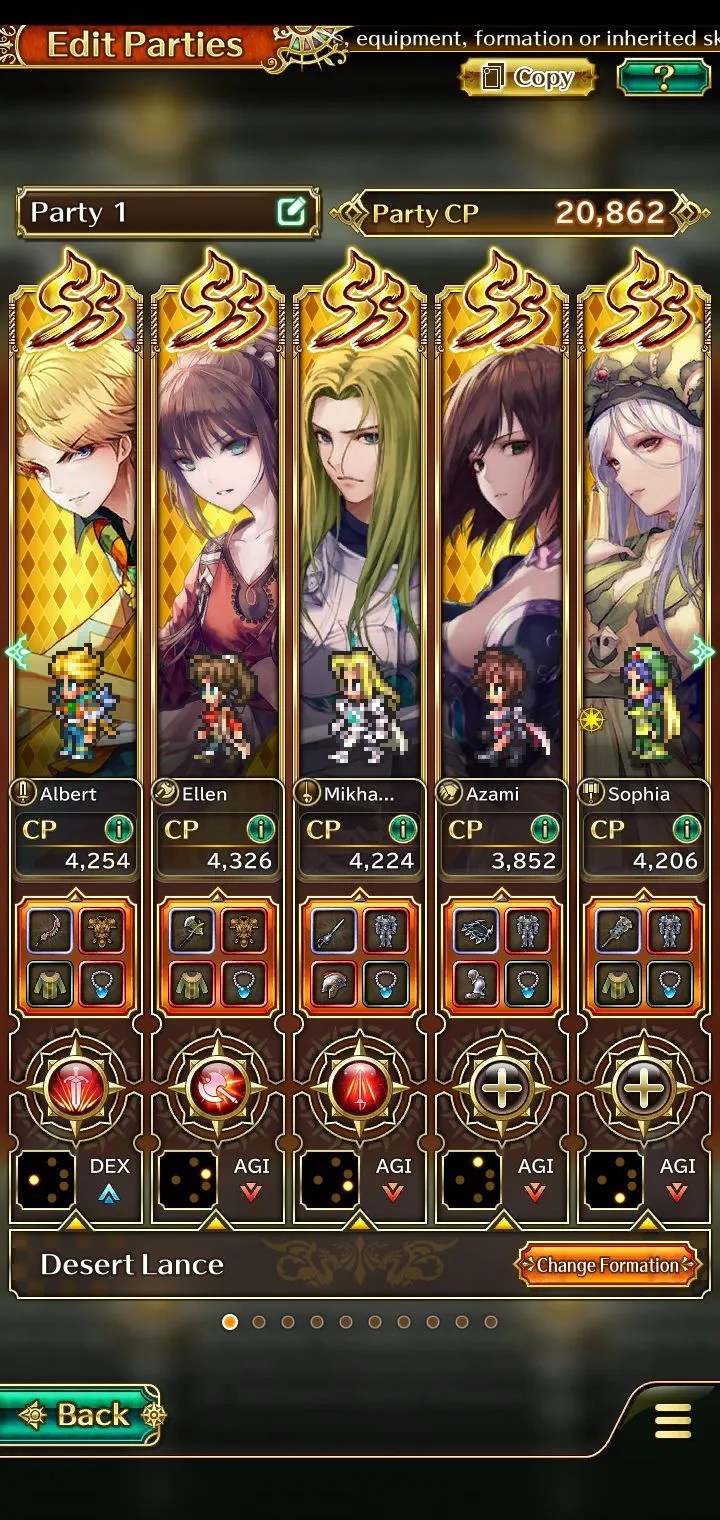Image resolution: width=720 pixels, height=1520 pixels.
Task: Open the question mark help button
Action: pyautogui.click(x=663, y=78)
